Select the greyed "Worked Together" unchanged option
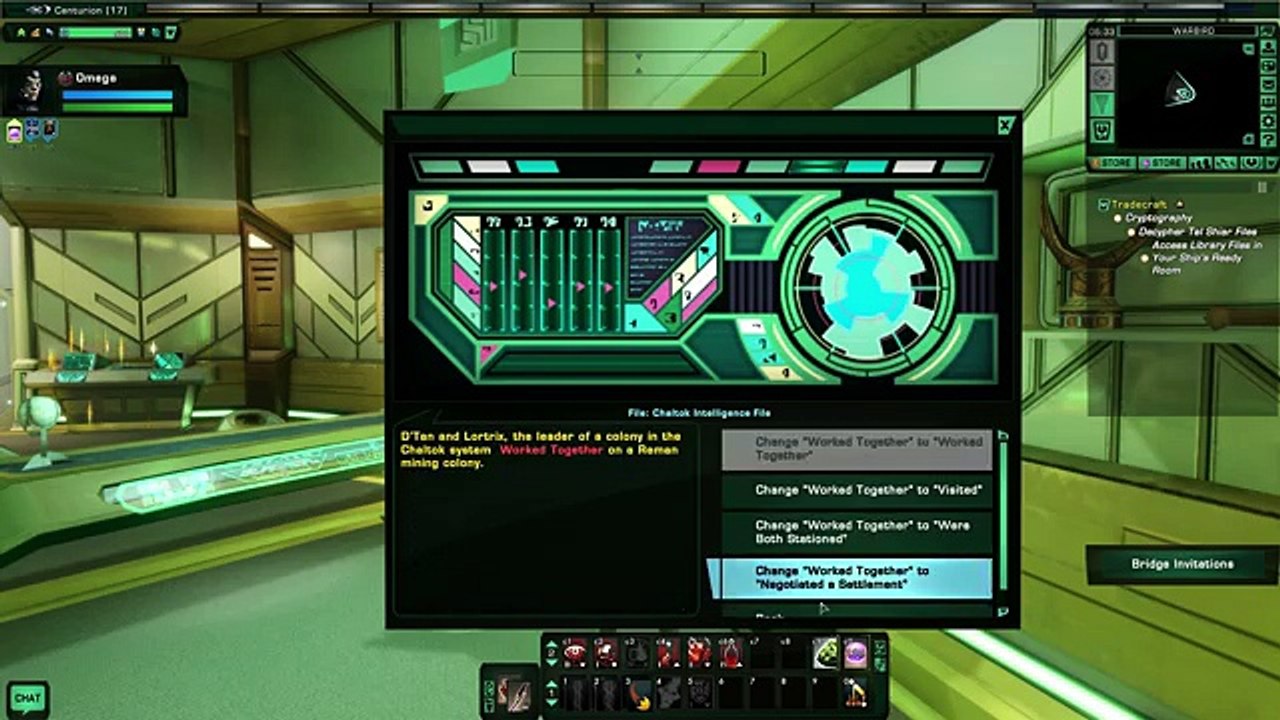 click(857, 449)
